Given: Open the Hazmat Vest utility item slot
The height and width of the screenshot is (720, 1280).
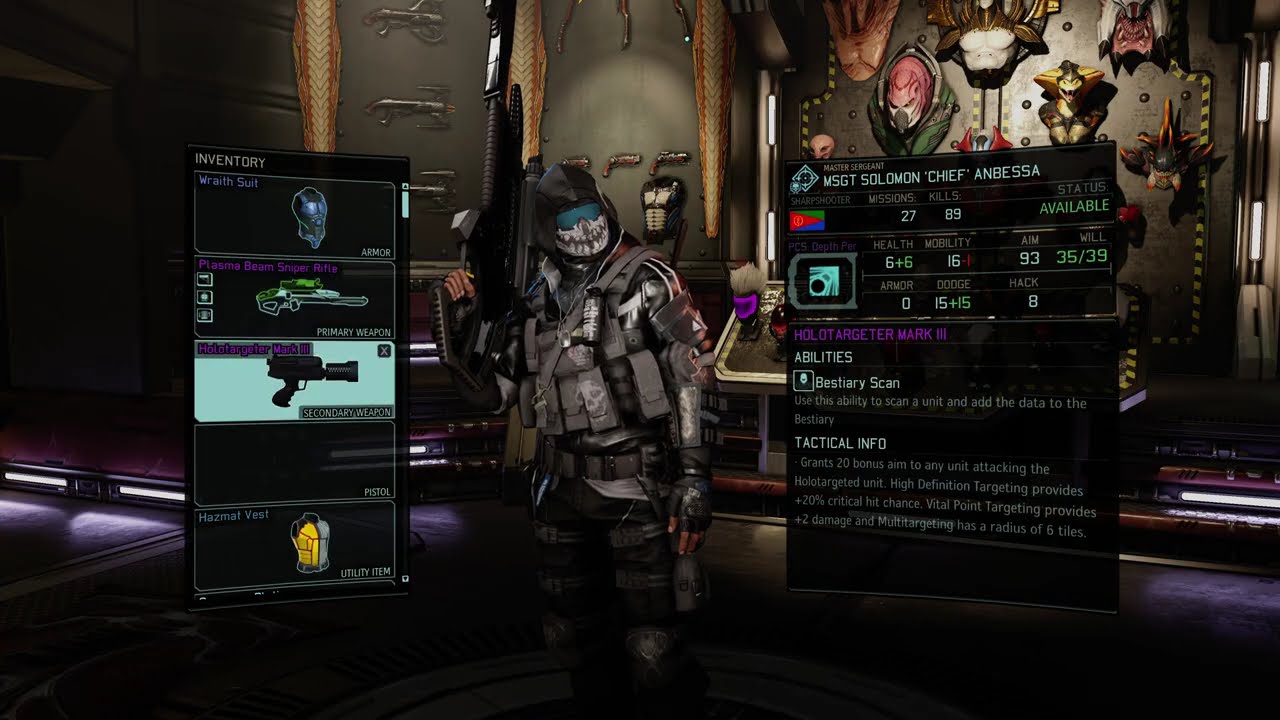Looking at the screenshot, I should 295,545.
